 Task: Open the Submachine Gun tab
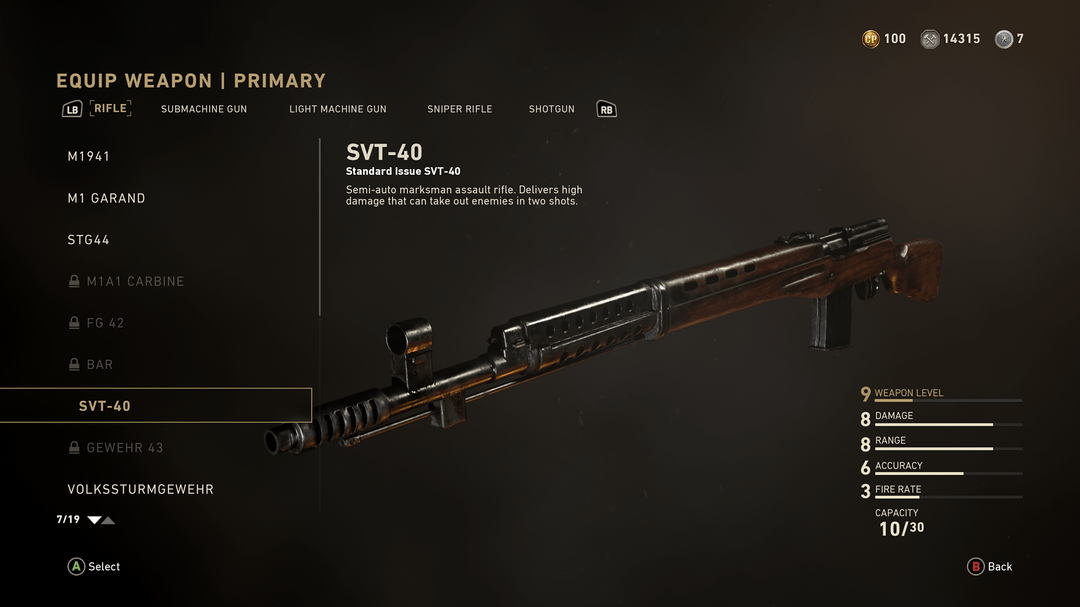click(204, 109)
